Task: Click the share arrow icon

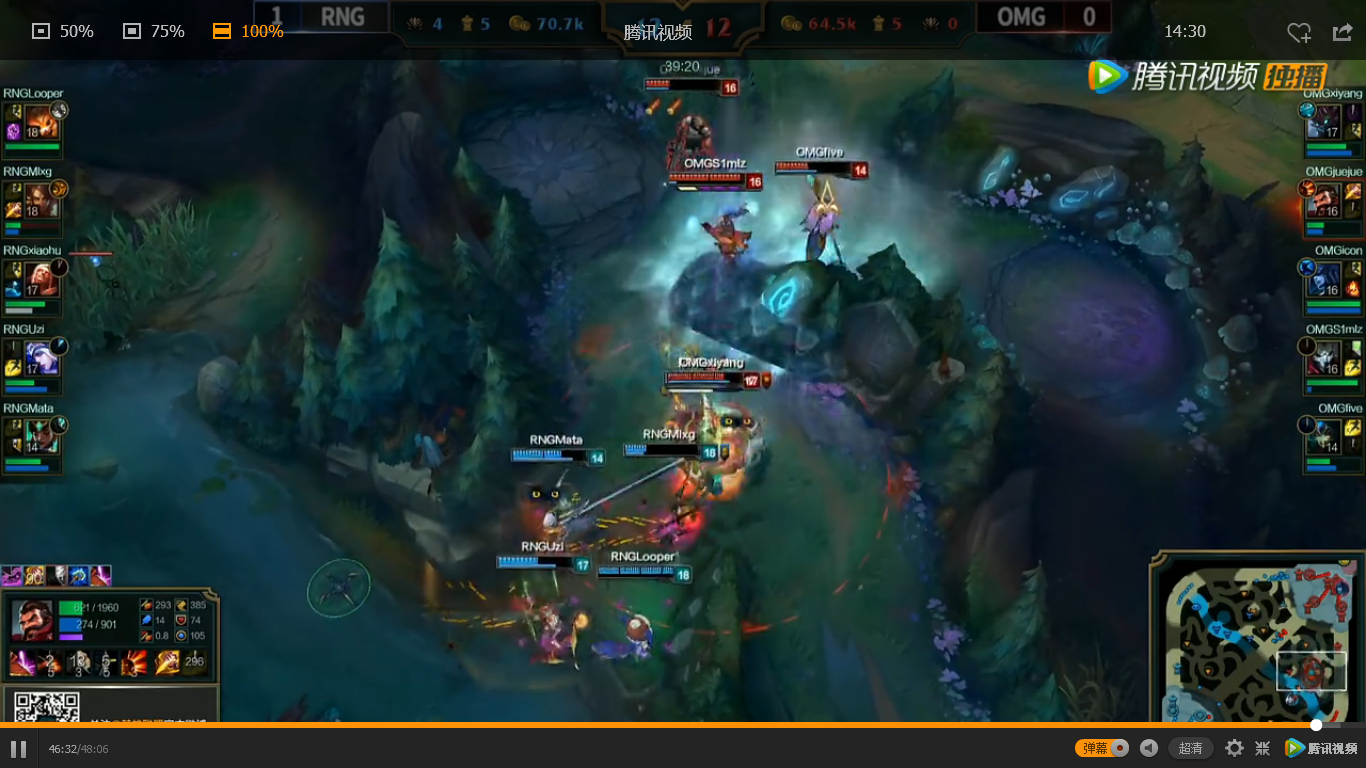Action: click(x=1342, y=33)
